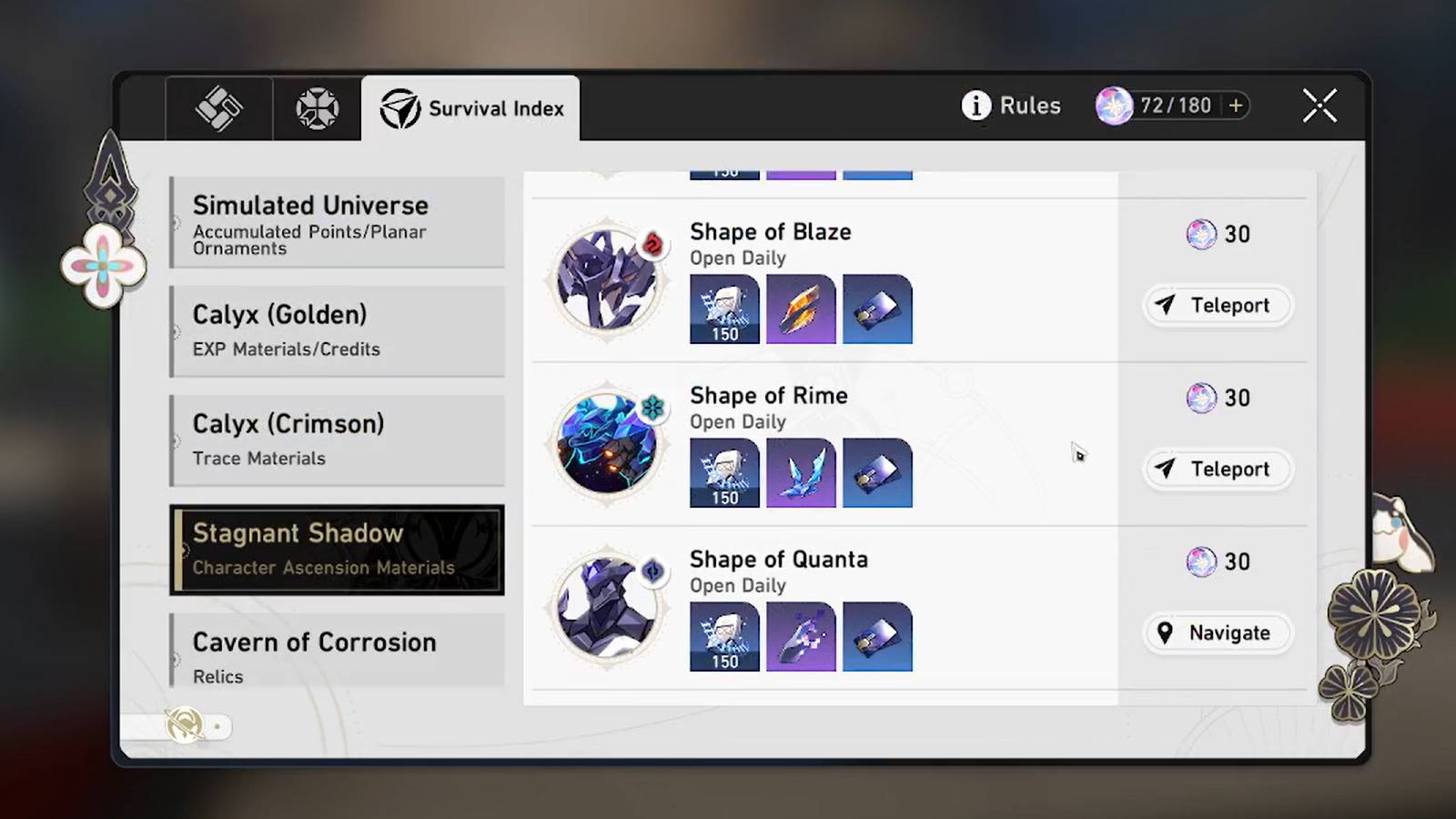Teleport to Shape of Blaze
The height and width of the screenshot is (819, 1456).
coord(1217,306)
